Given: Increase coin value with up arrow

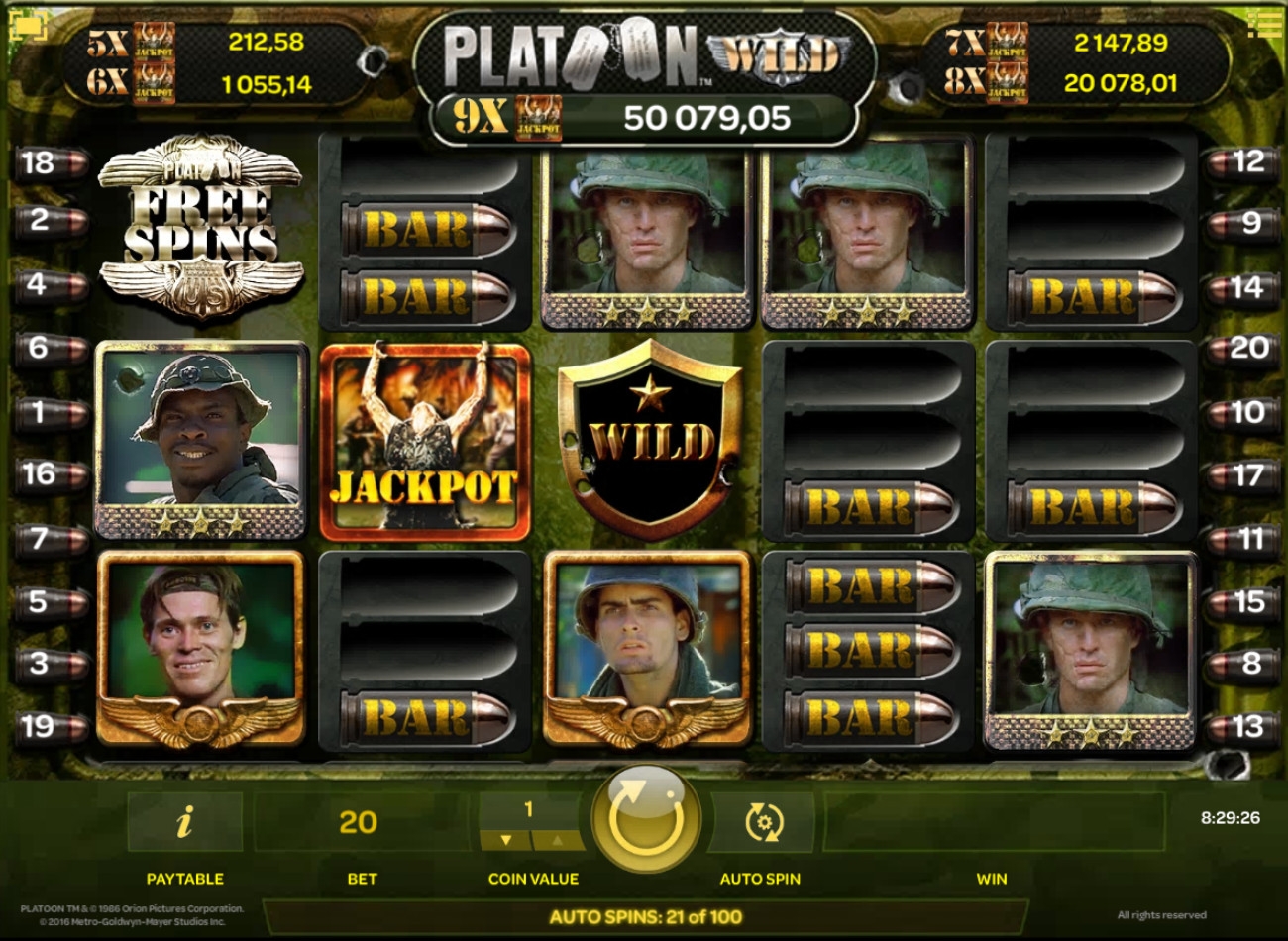Looking at the screenshot, I should click(x=558, y=840).
